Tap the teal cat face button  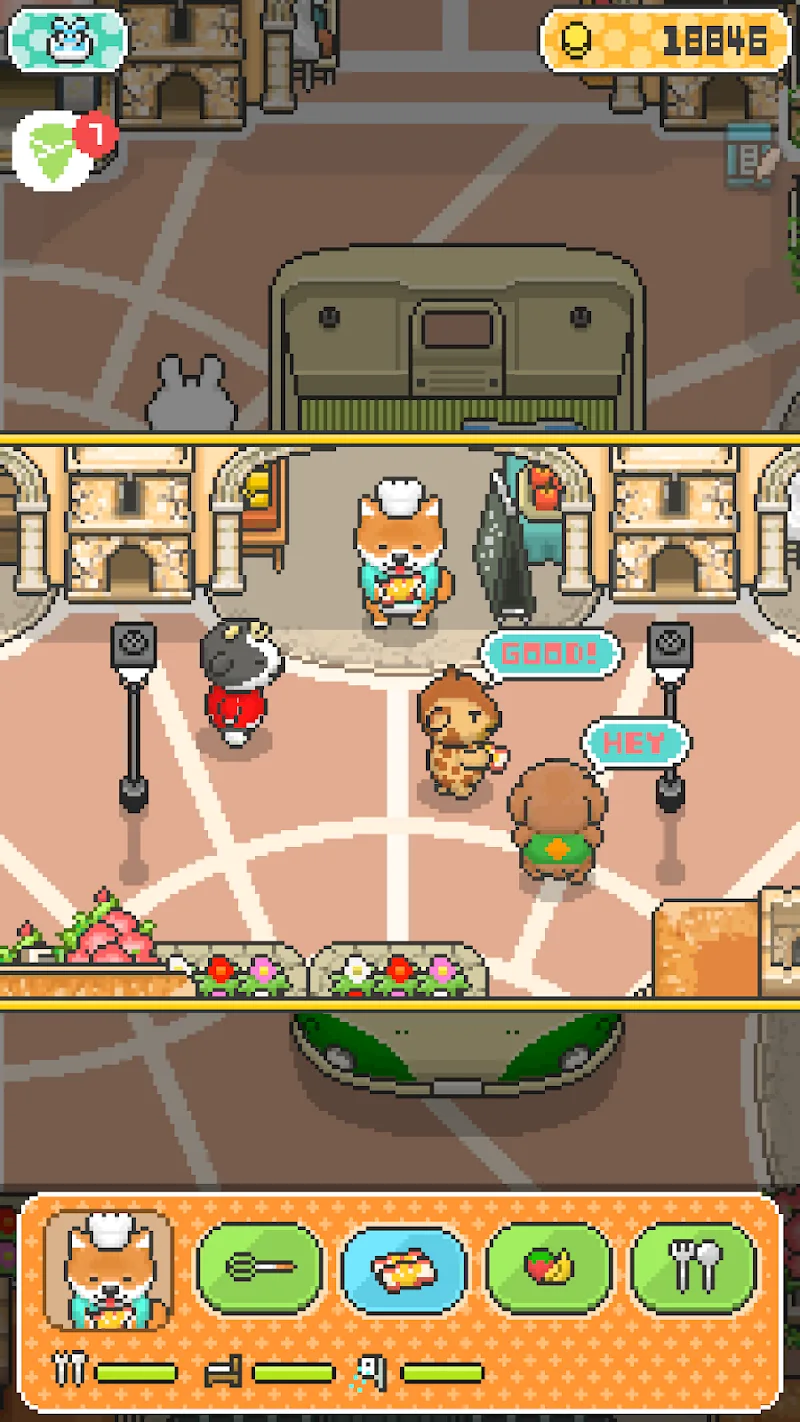pos(67,40)
